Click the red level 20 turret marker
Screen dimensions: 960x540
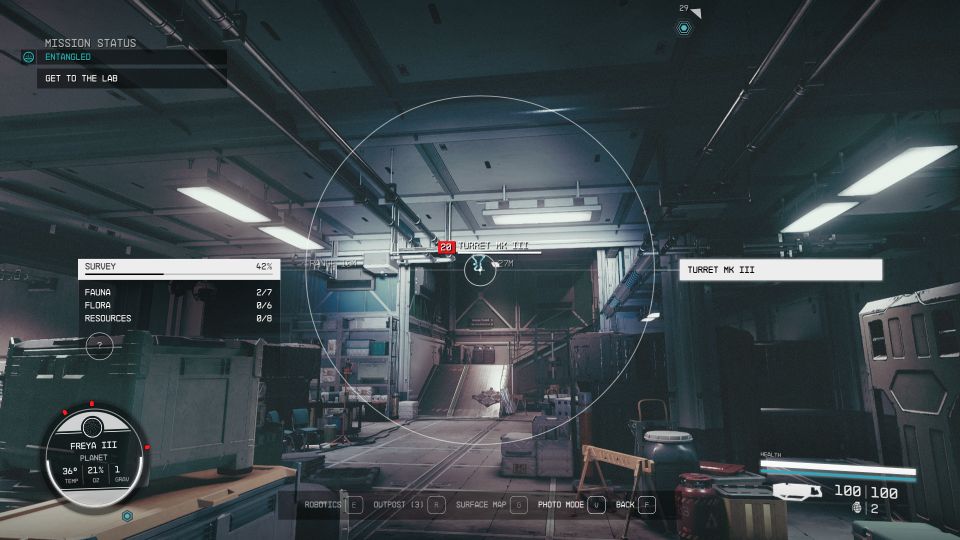(446, 246)
